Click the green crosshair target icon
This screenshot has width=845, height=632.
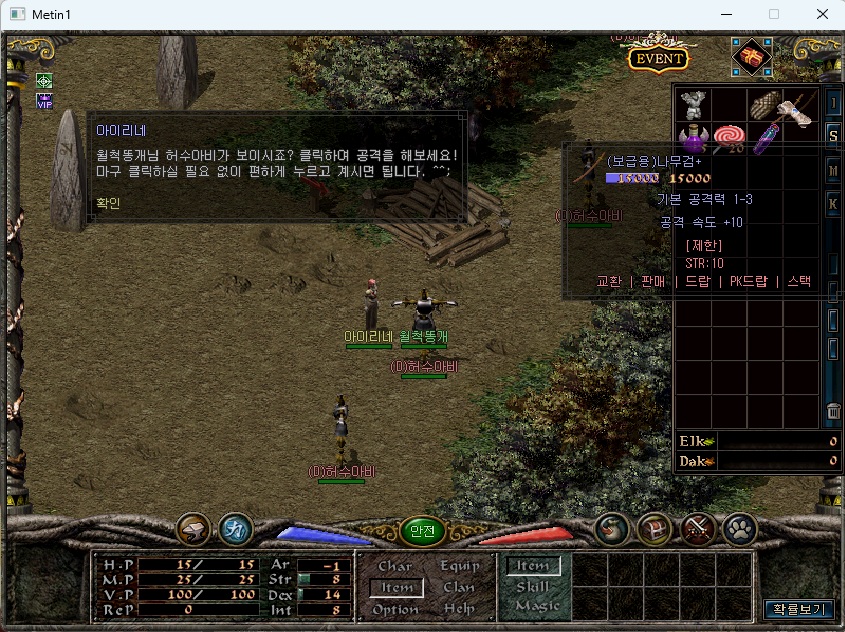point(44,80)
